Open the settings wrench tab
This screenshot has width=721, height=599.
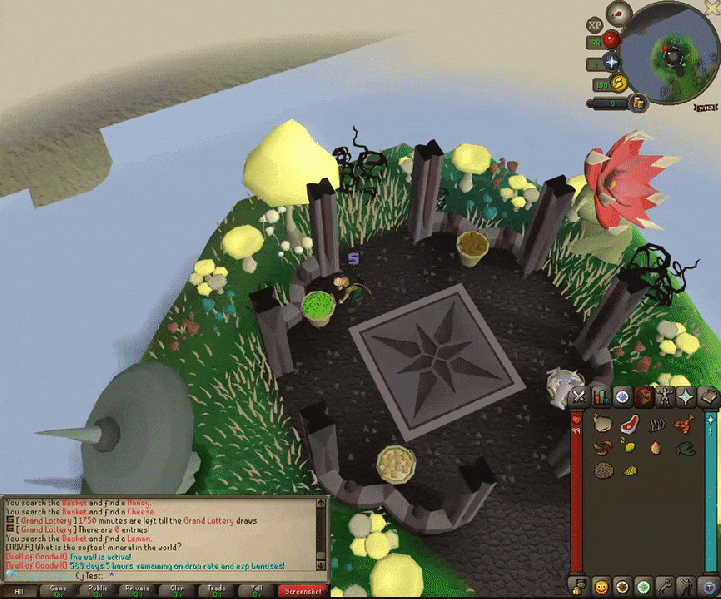tap(666, 585)
